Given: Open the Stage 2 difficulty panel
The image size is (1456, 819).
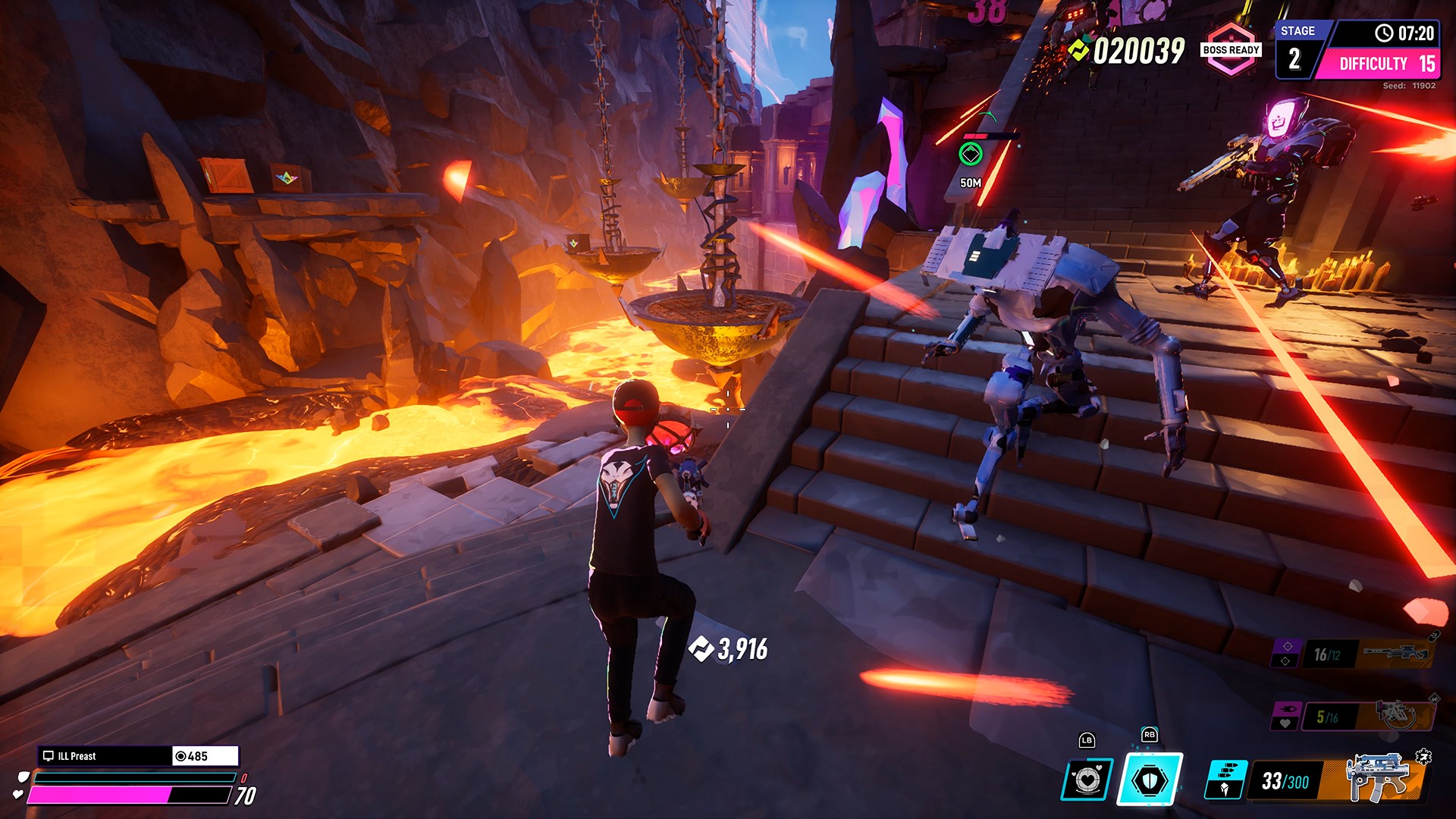Looking at the screenshot, I should (x=1357, y=51).
